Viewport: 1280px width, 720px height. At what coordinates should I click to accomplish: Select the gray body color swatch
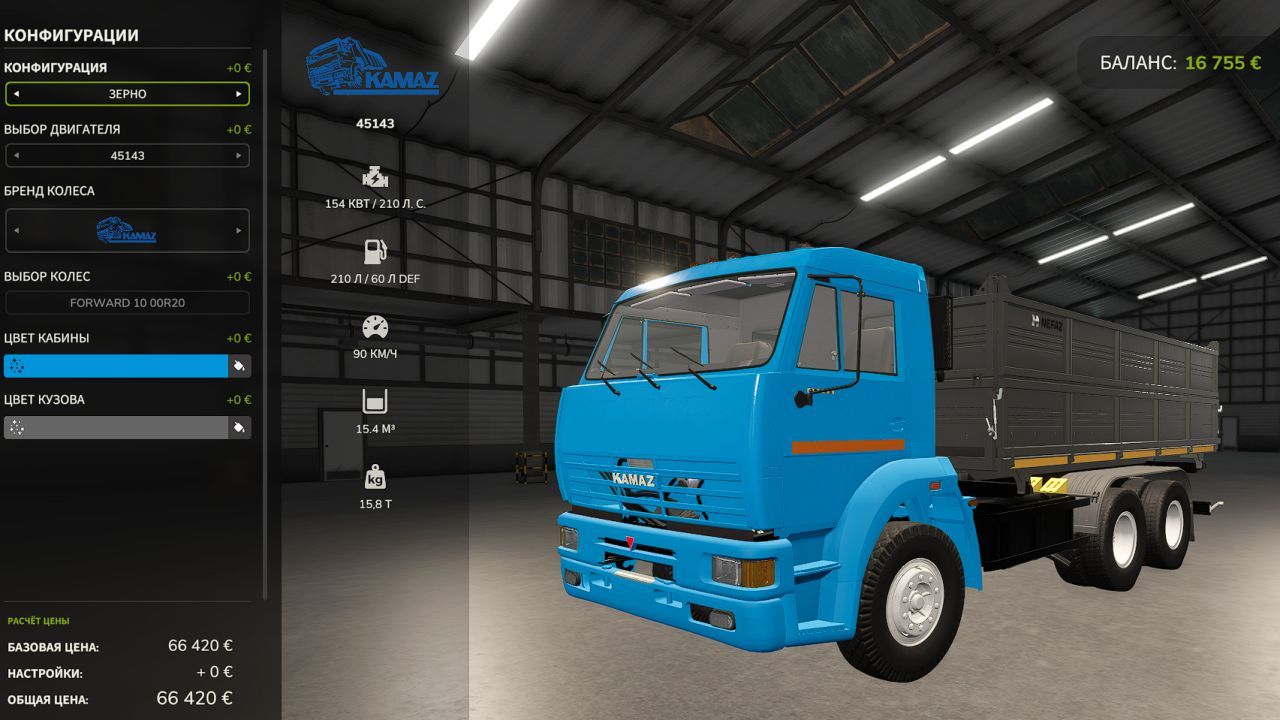pos(115,427)
